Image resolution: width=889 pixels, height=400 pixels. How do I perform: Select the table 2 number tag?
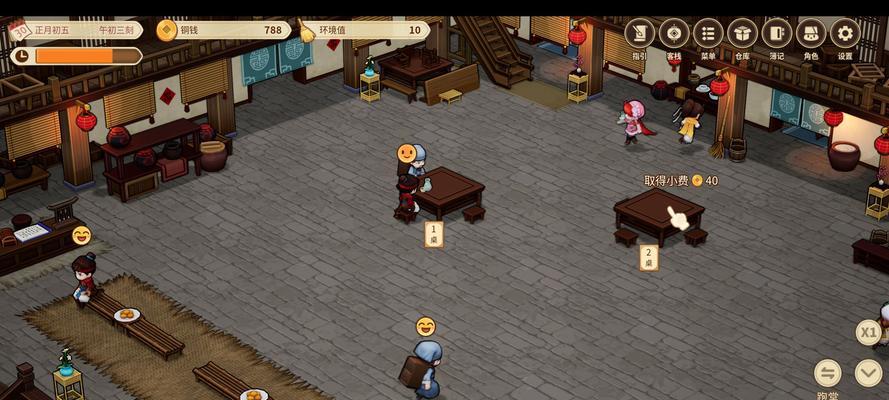pyautogui.click(x=648, y=258)
